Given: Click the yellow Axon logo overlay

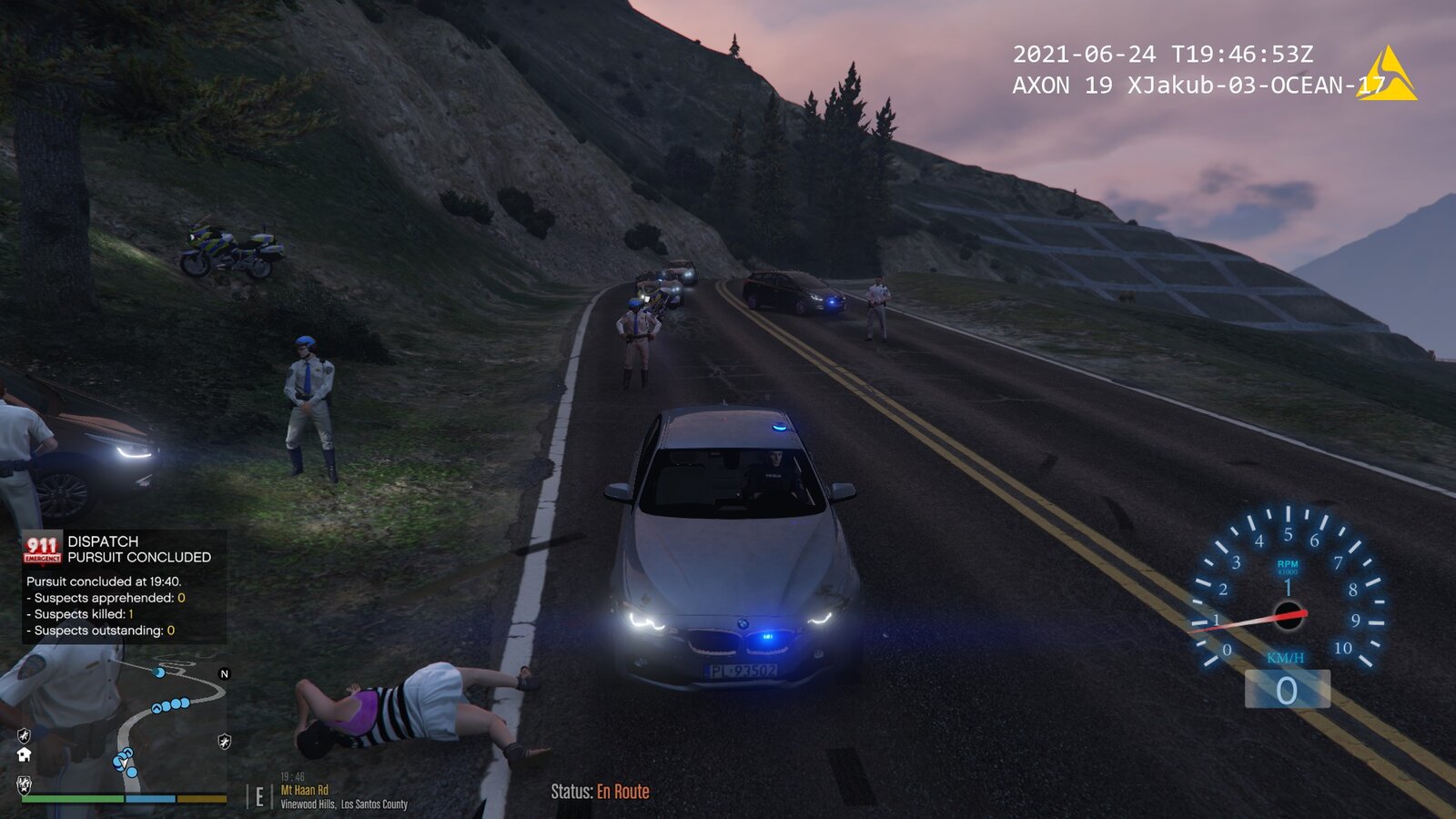Looking at the screenshot, I should pyautogui.click(x=1387, y=75).
